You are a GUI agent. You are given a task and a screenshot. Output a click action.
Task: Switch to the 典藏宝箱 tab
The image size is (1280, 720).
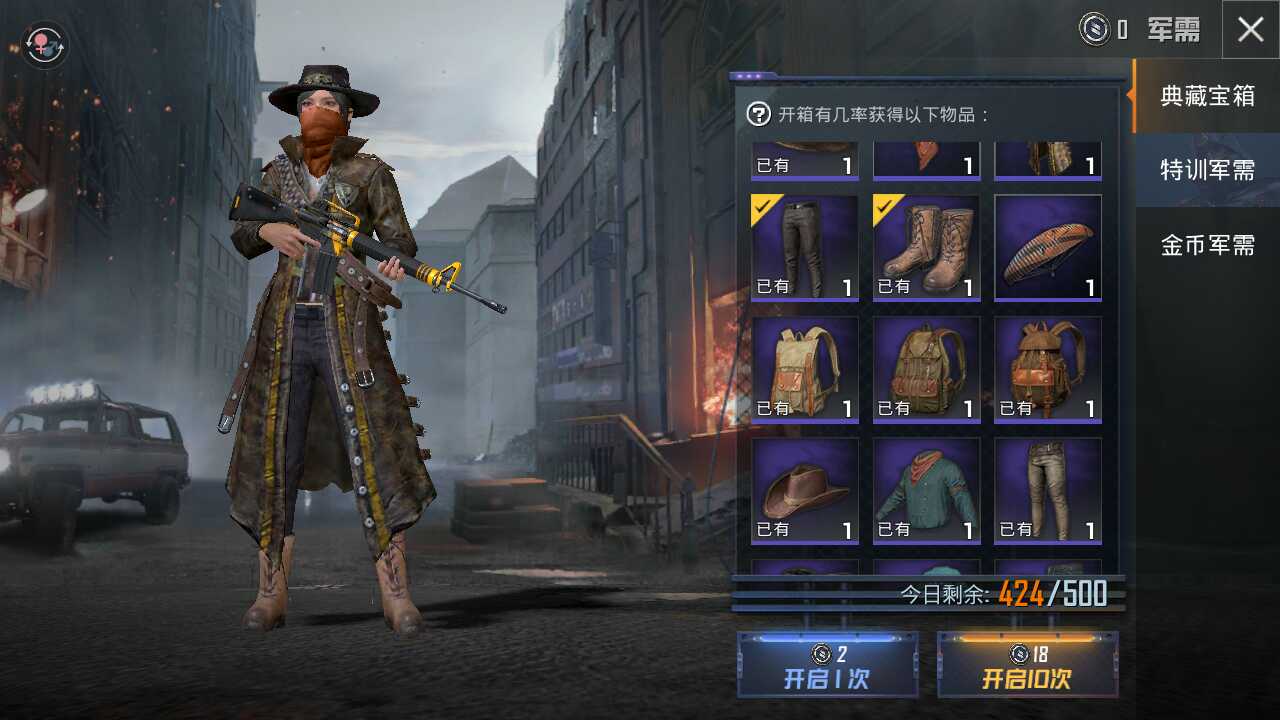tap(1206, 96)
